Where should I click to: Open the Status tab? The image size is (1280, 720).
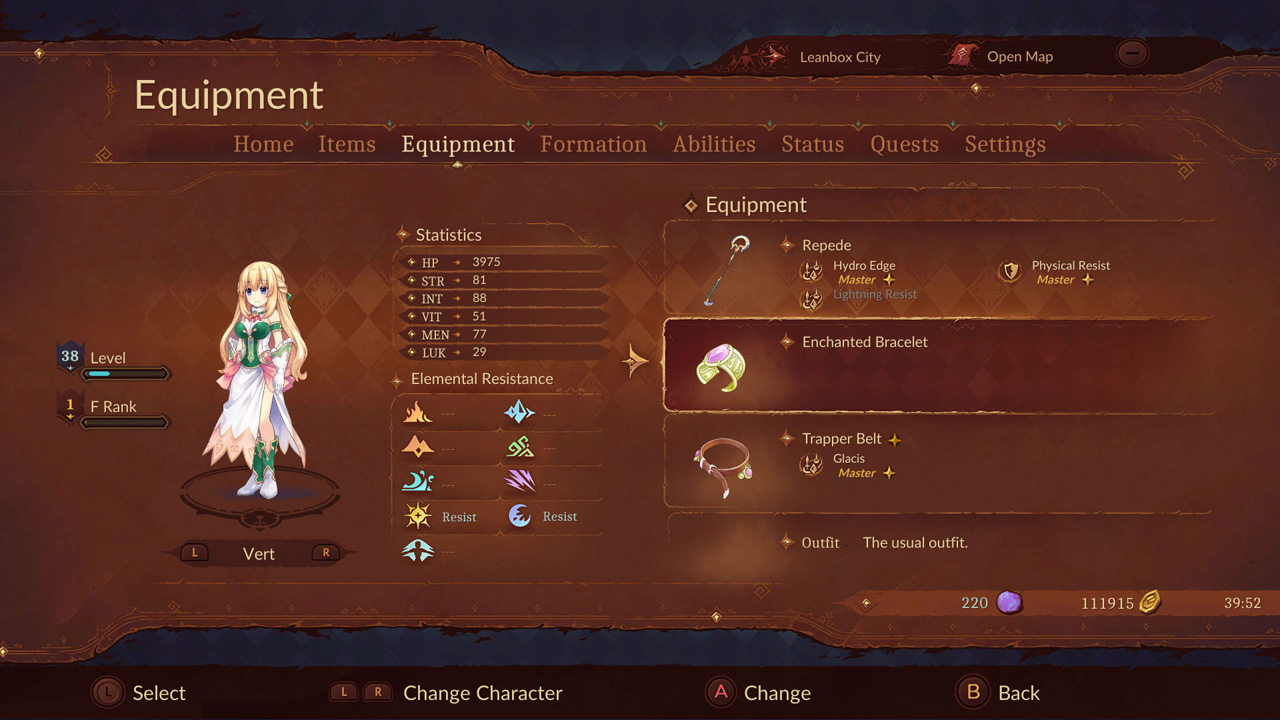(x=812, y=144)
